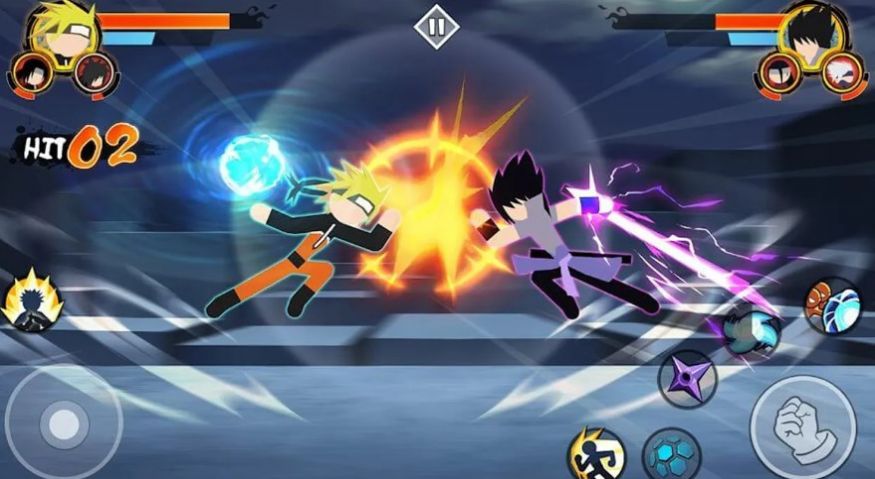Activate the golden aura power-up icon
The image size is (875, 479).
coord(31,301)
